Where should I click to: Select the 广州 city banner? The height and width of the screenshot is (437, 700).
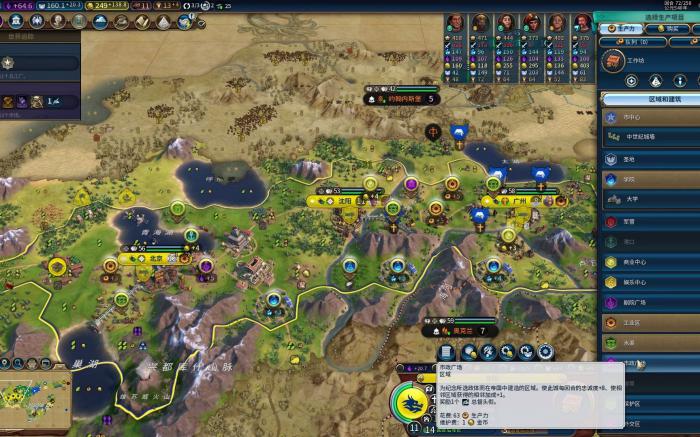tap(516, 201)
